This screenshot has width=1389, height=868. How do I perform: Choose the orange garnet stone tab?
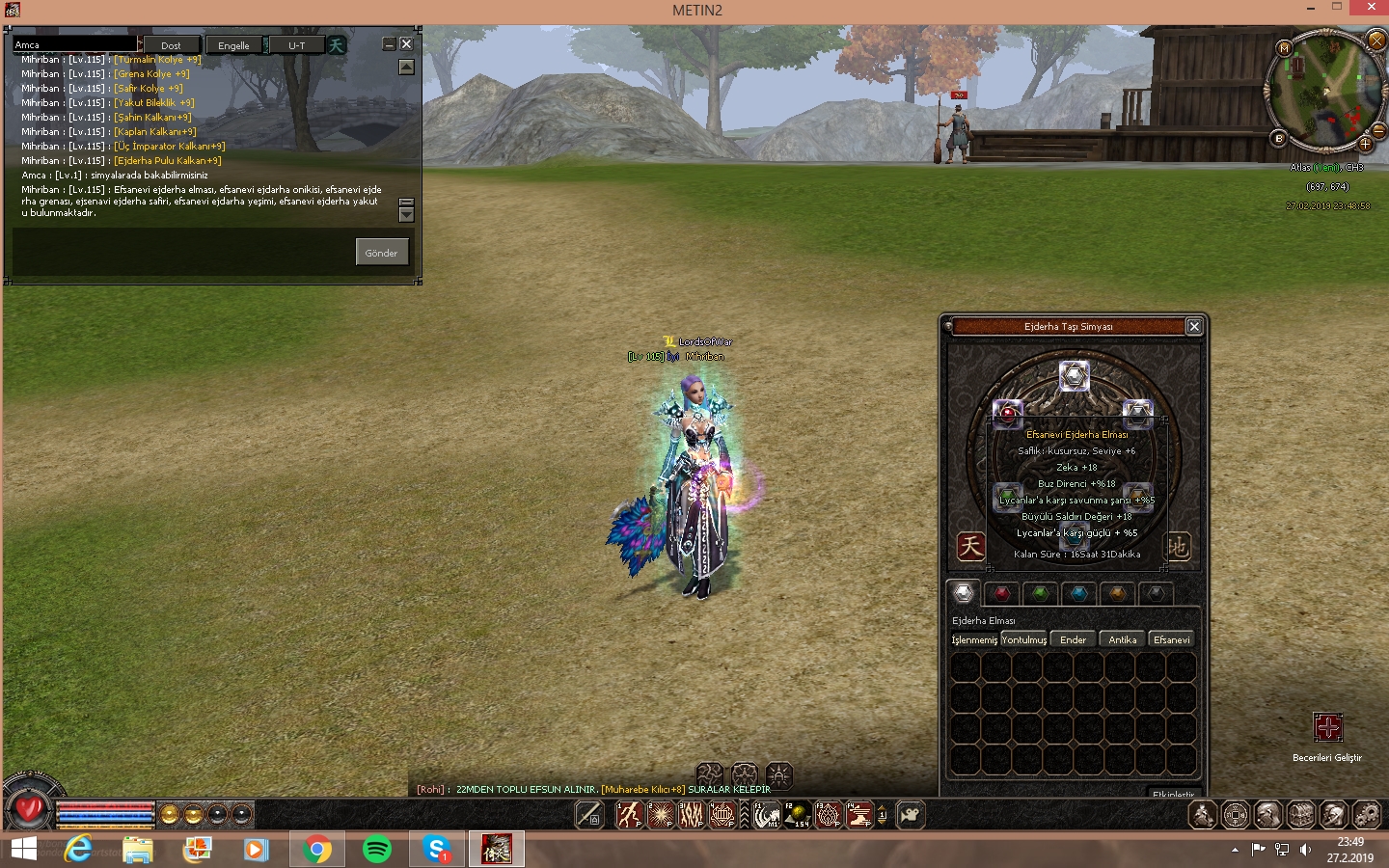click(x=1117, y=593)
